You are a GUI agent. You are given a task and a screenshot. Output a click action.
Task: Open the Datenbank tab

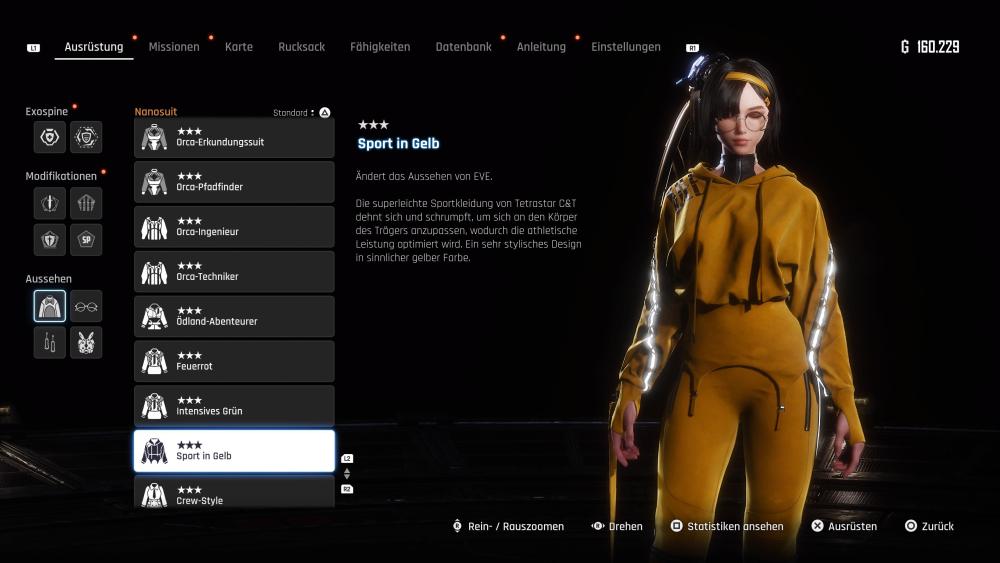(x=463, y=47)
